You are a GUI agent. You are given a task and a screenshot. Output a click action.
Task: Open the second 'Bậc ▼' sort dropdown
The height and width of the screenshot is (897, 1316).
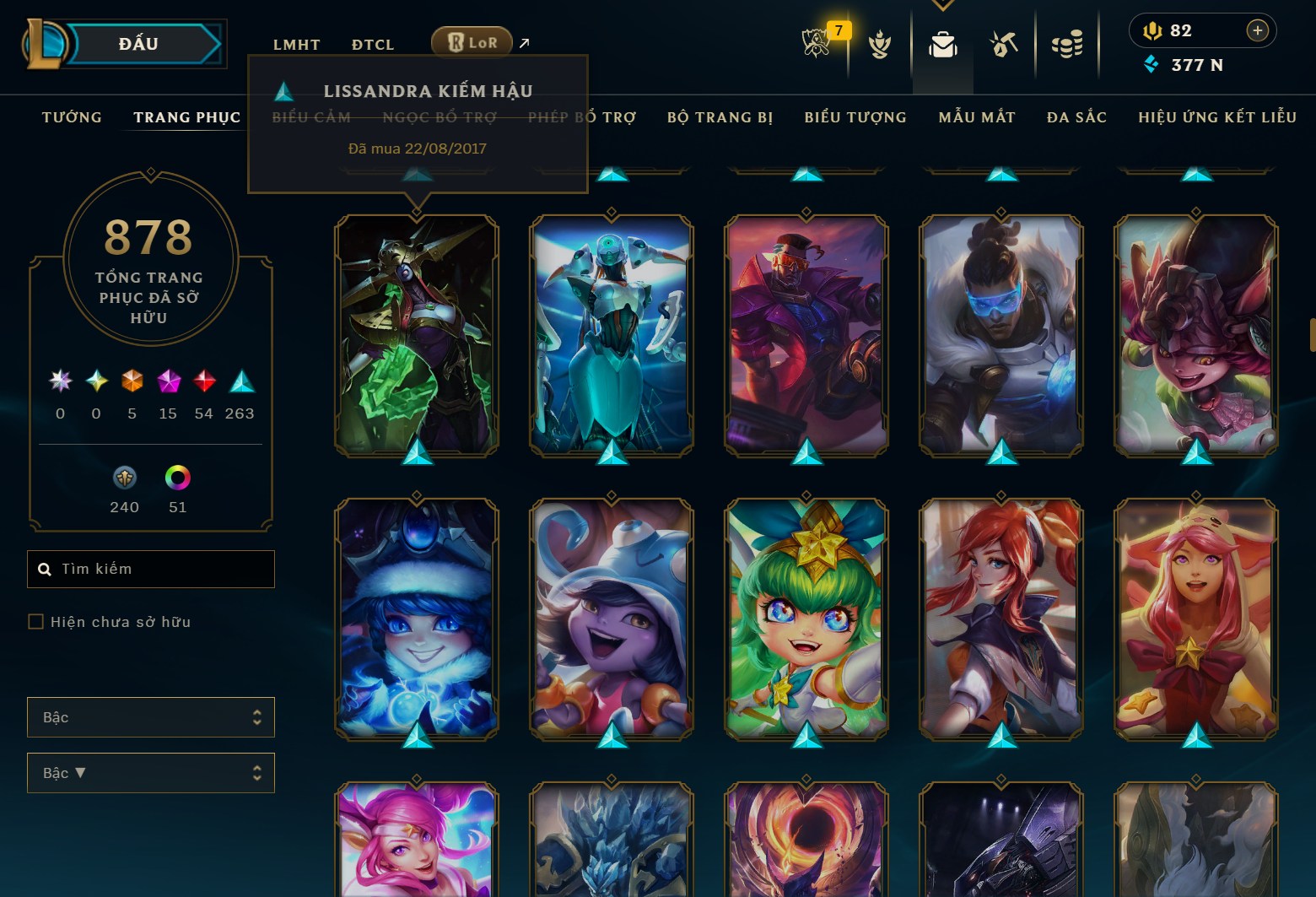150,772
